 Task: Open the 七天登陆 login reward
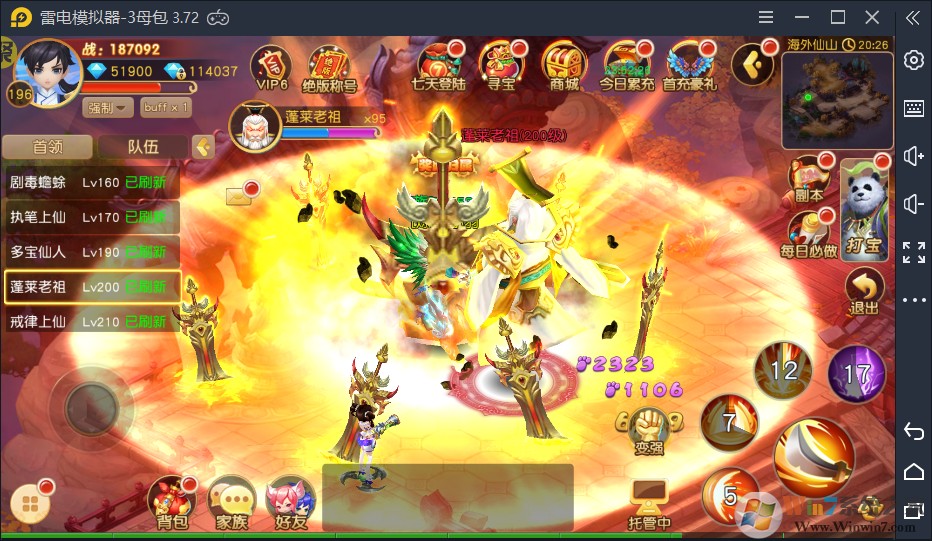438,66
